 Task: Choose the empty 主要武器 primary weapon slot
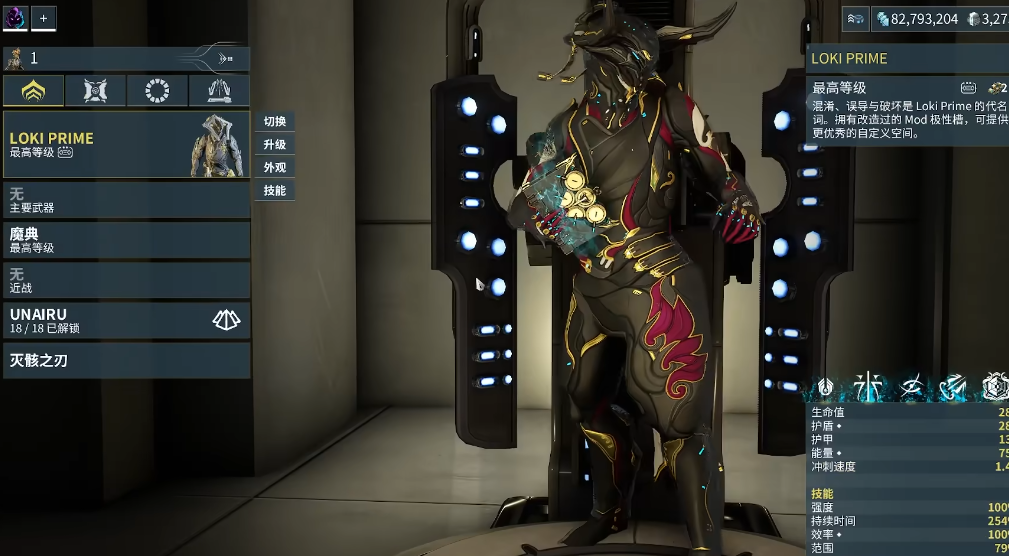pyautogui.click(x=125, y=200)
